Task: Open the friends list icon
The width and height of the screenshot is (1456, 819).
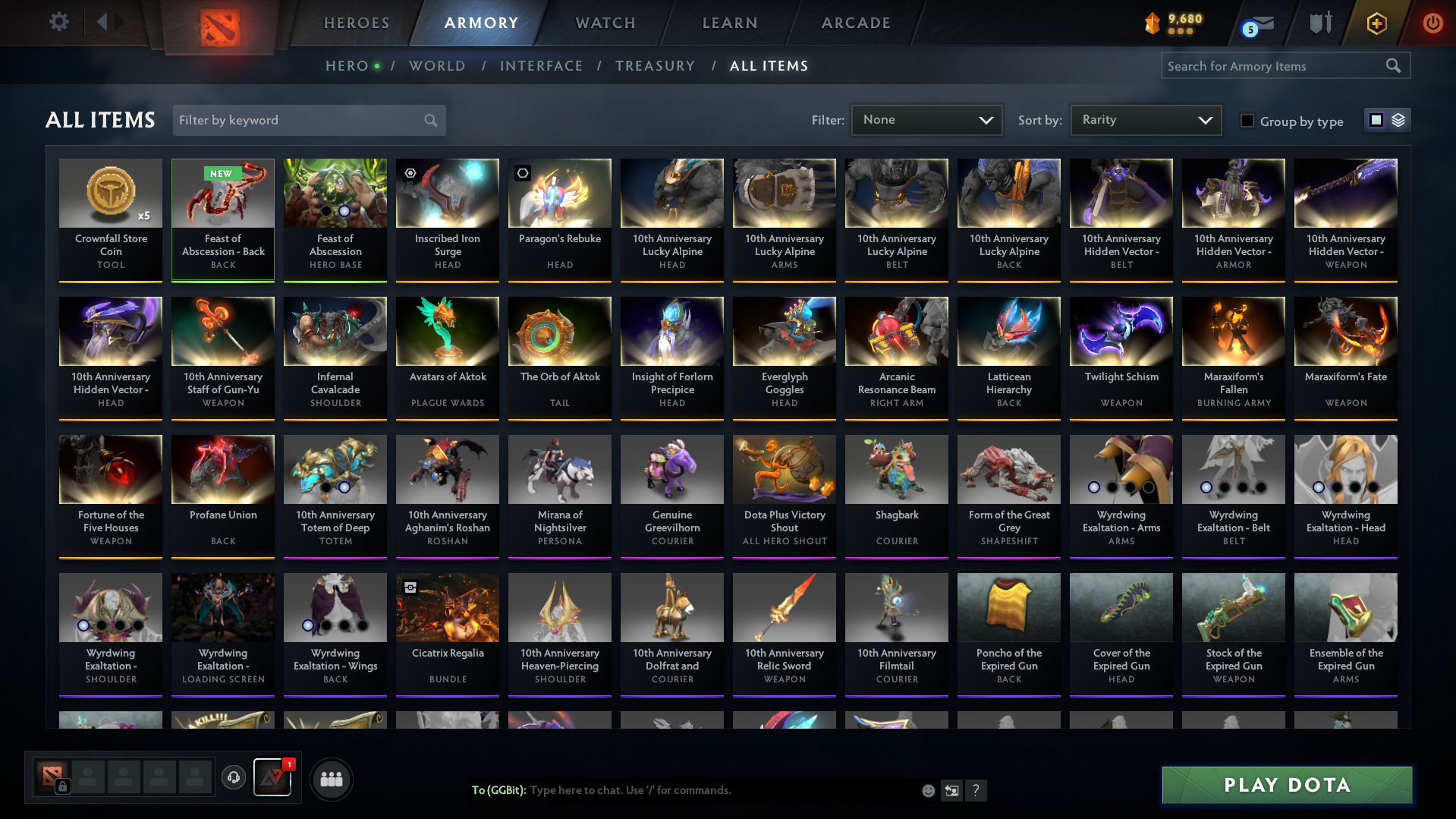Action: click(x=331, y=779)
